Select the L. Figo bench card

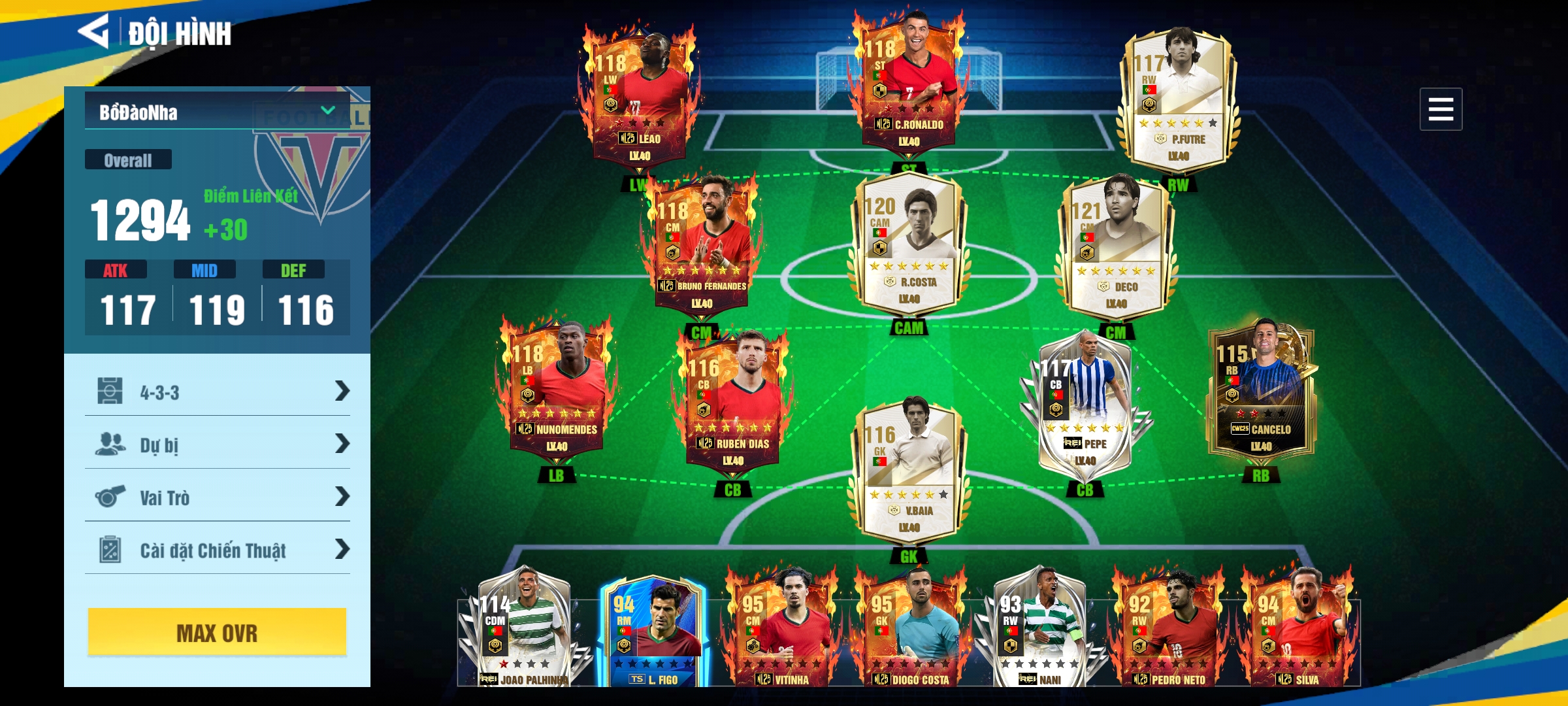(x=652, y=631)
